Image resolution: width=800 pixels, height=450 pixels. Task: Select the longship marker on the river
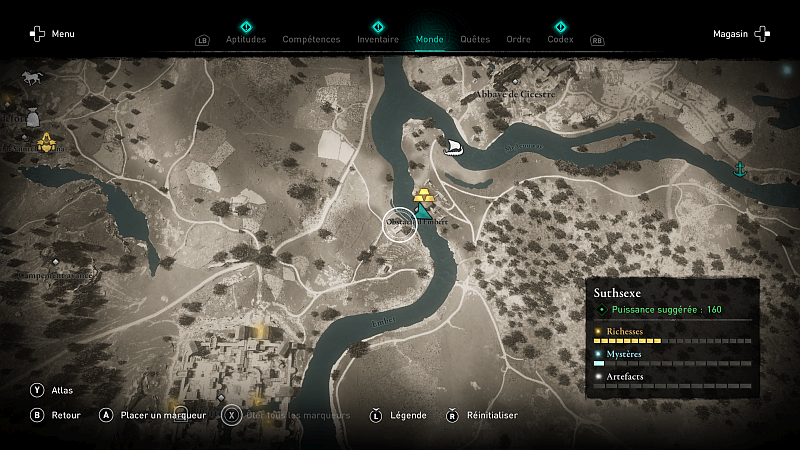(453, 148)
